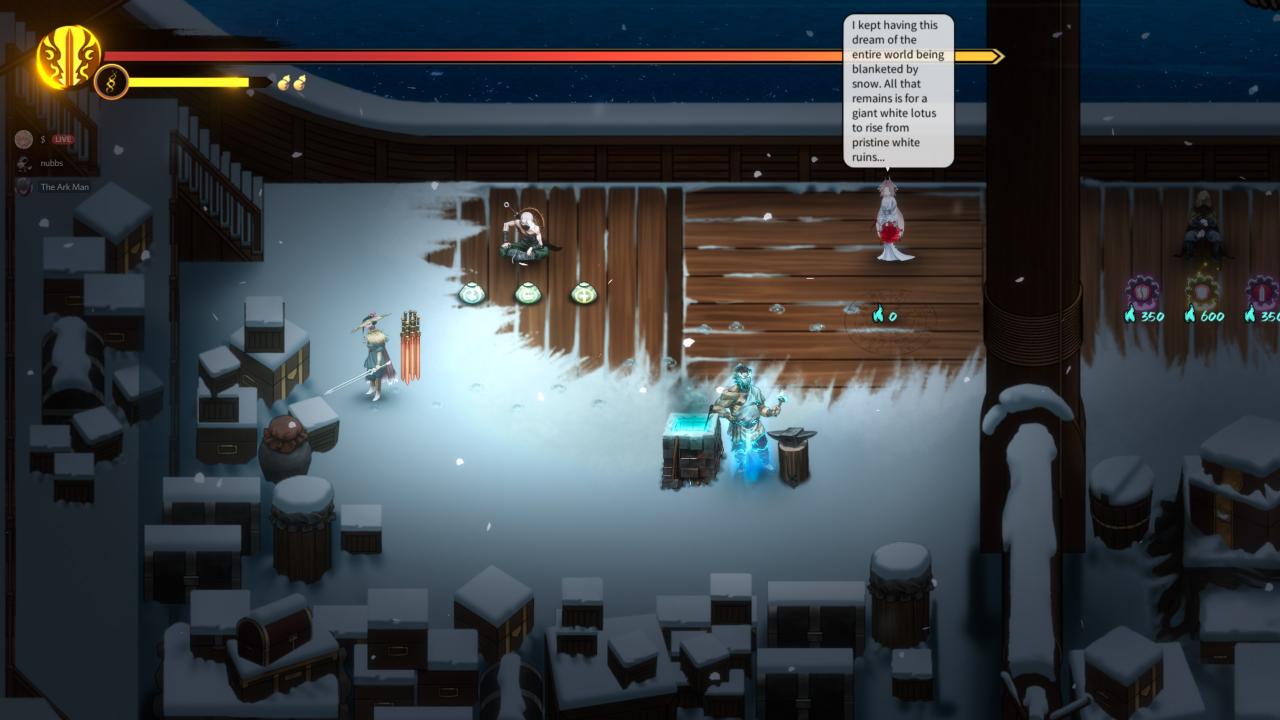Select The Ark Man in the voice overlay
This screenshot has width=1280, height=720.
[x=64, y=187]
